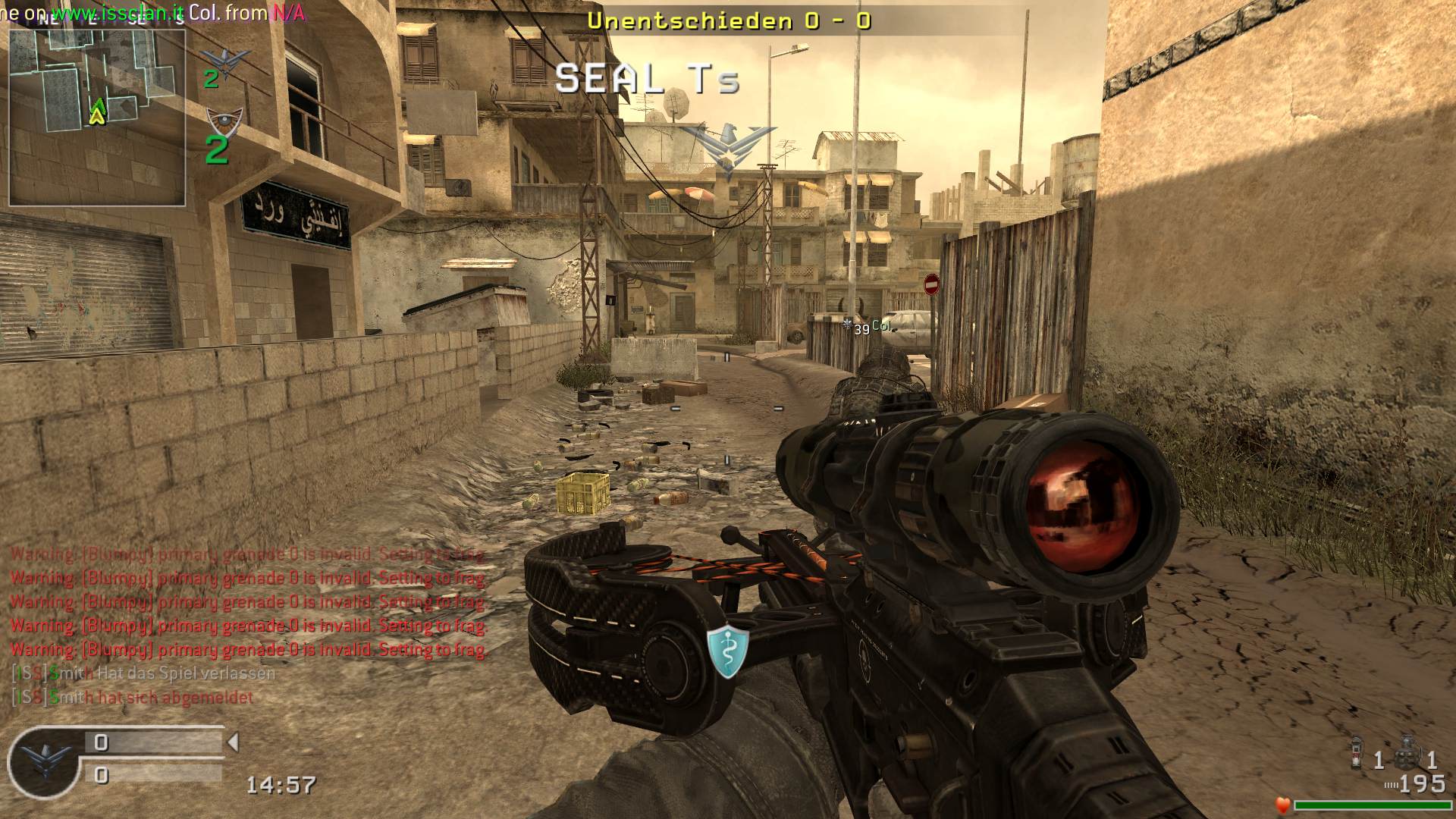Click the large winged emblem under SEAL Ts

point(727,149)
